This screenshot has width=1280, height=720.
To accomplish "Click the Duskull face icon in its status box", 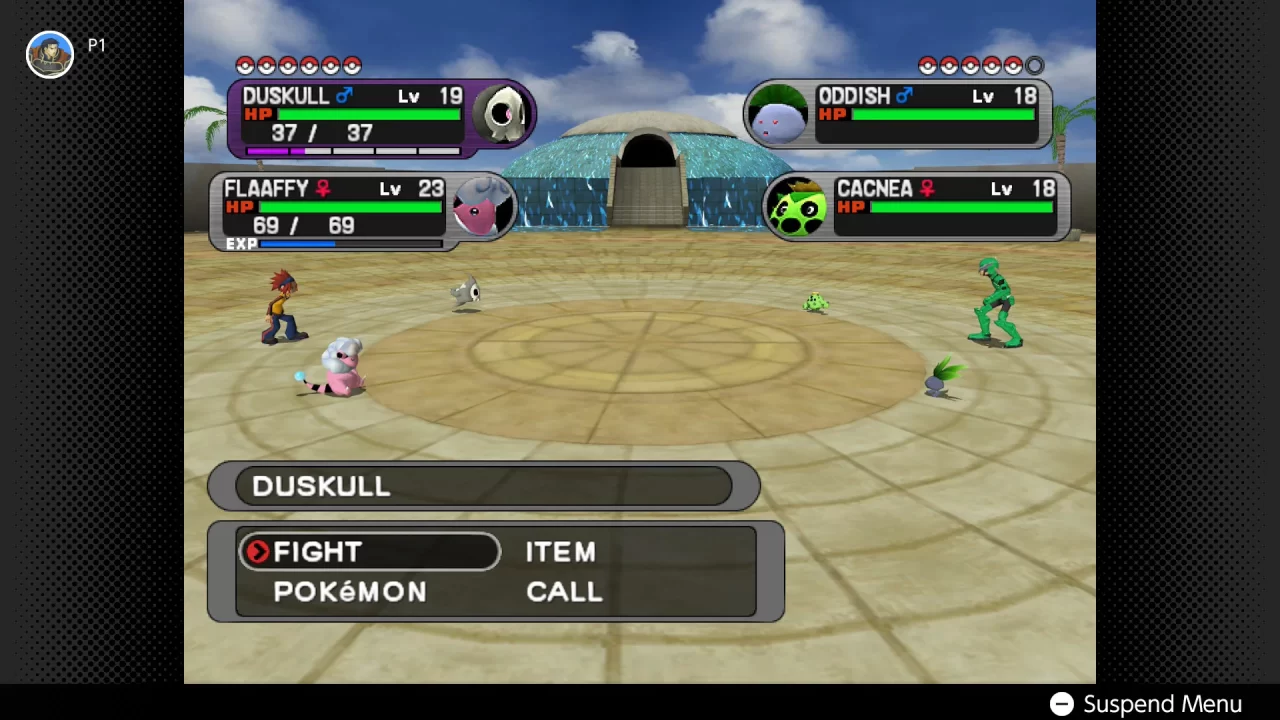I will tap(503, 113).
